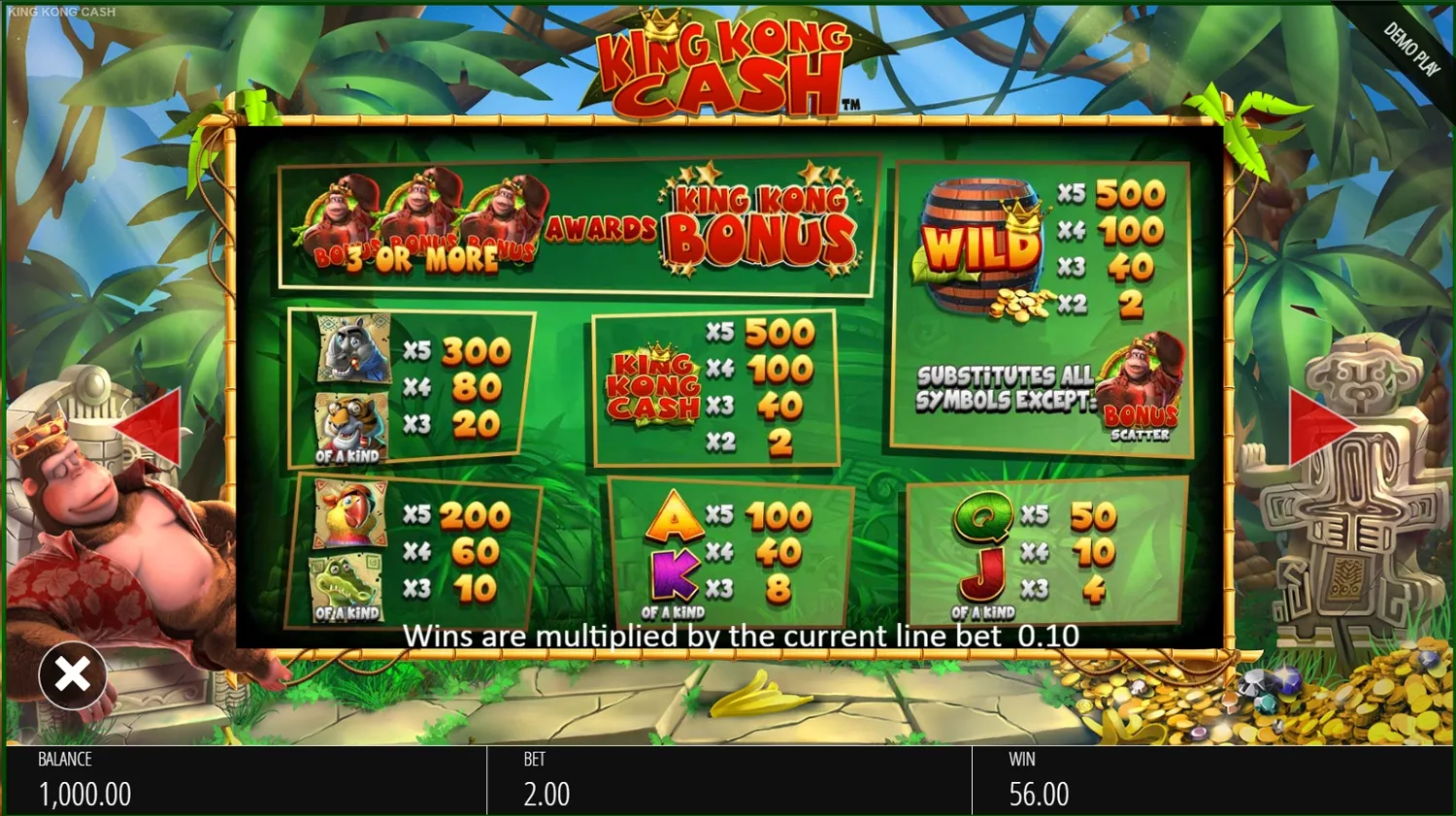Select the King Kong Cash logo symbol
The height and width of the screenshot is (816, 1456).
point(658,385)
